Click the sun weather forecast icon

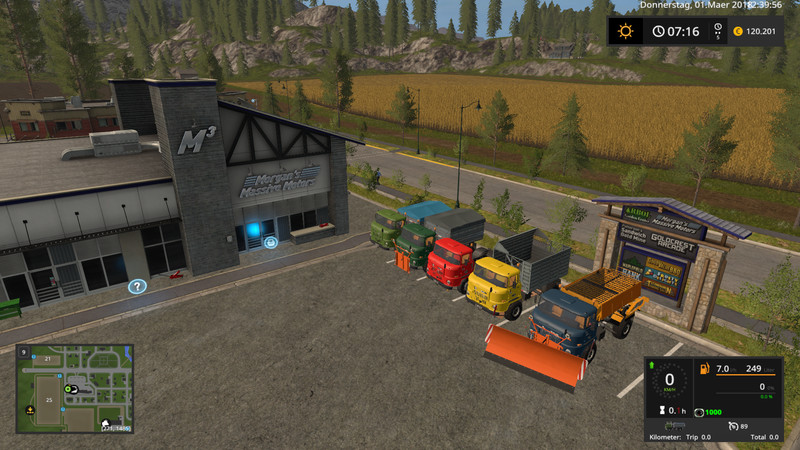pos(626,31)
